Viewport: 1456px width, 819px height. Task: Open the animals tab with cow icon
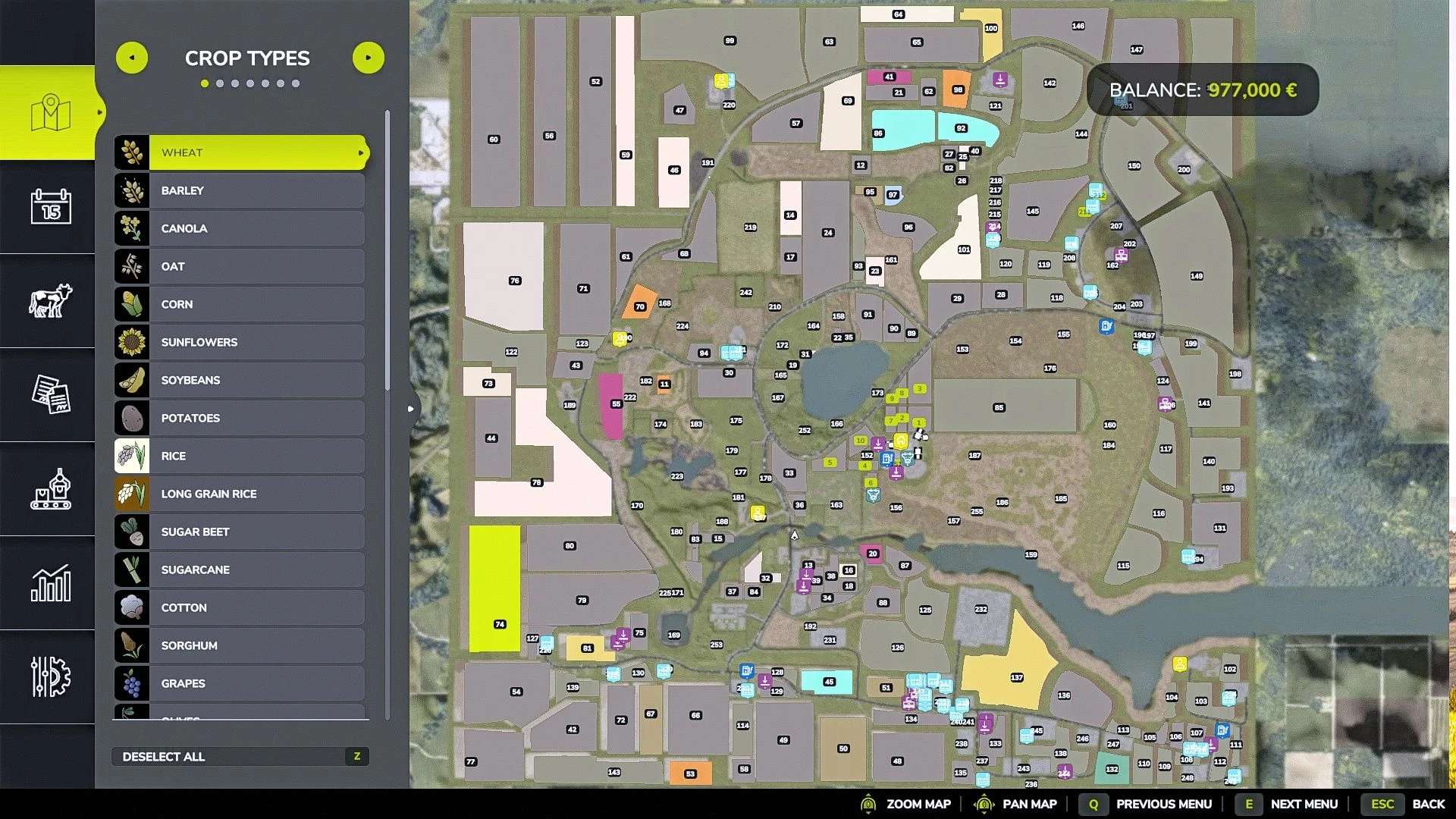pyautogui.click(x=51, y=300)
